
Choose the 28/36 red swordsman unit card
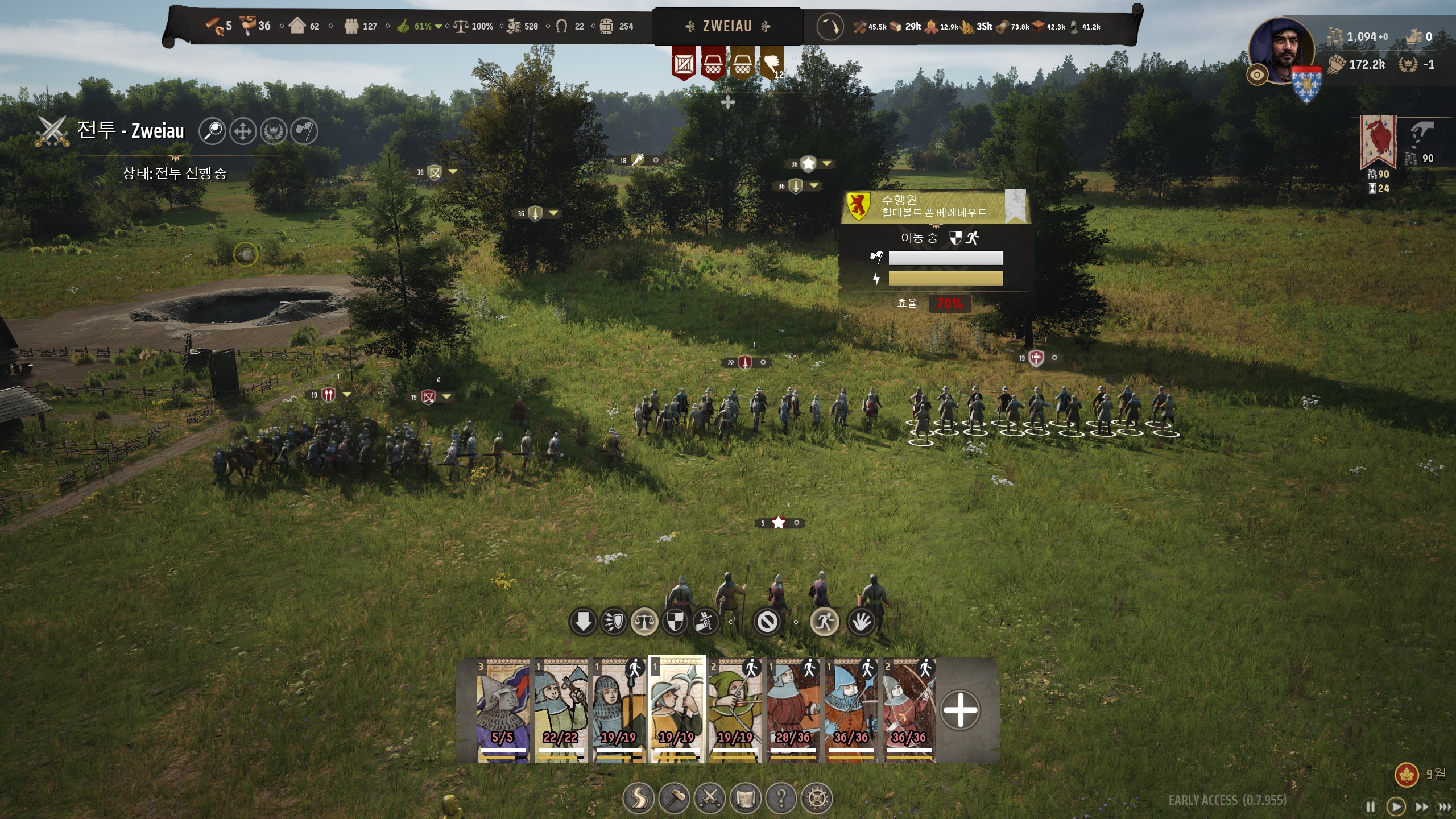click(793, 710)
